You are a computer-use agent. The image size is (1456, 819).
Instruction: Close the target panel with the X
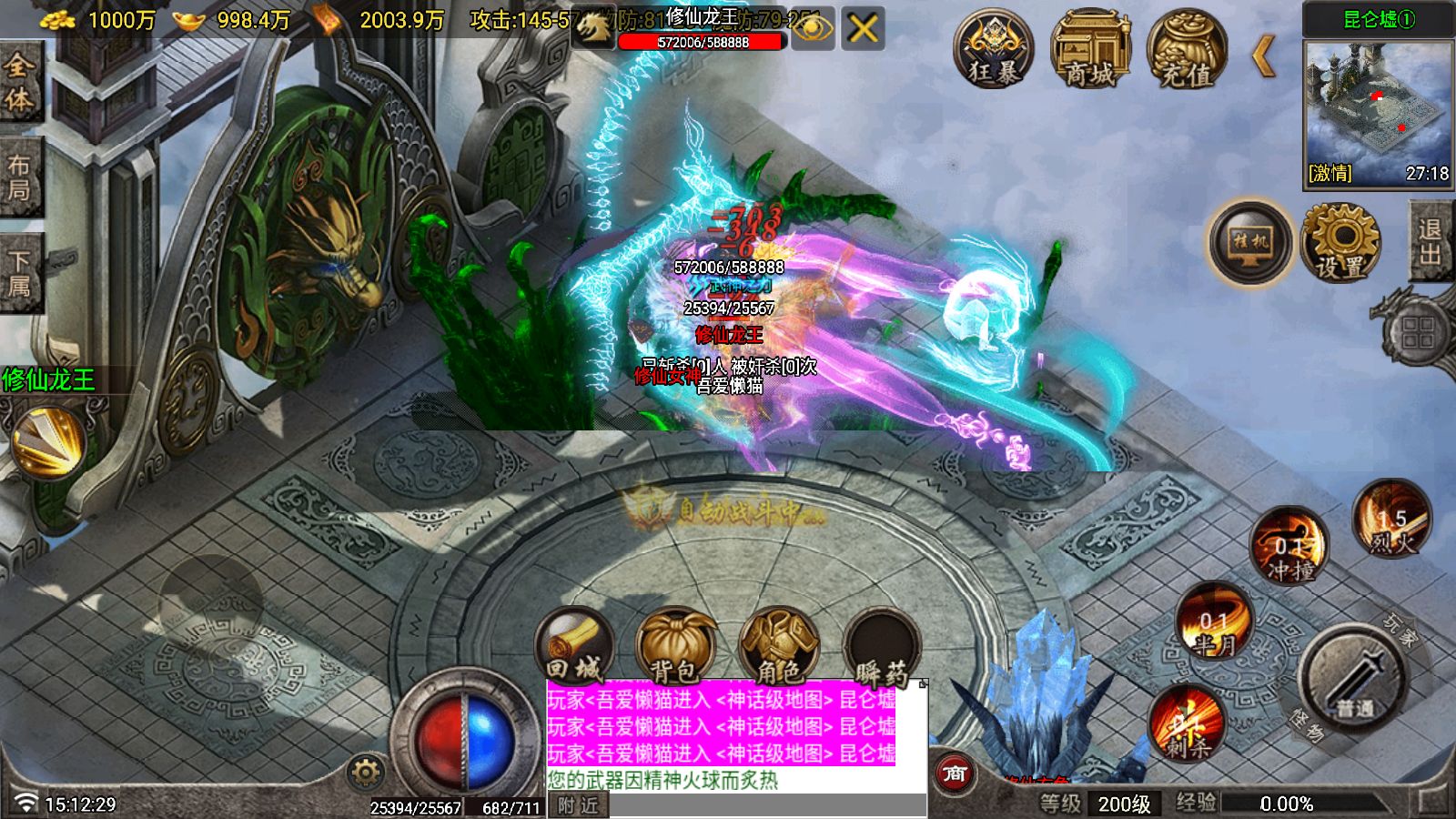pyautogui.click(x=863, y=29)
